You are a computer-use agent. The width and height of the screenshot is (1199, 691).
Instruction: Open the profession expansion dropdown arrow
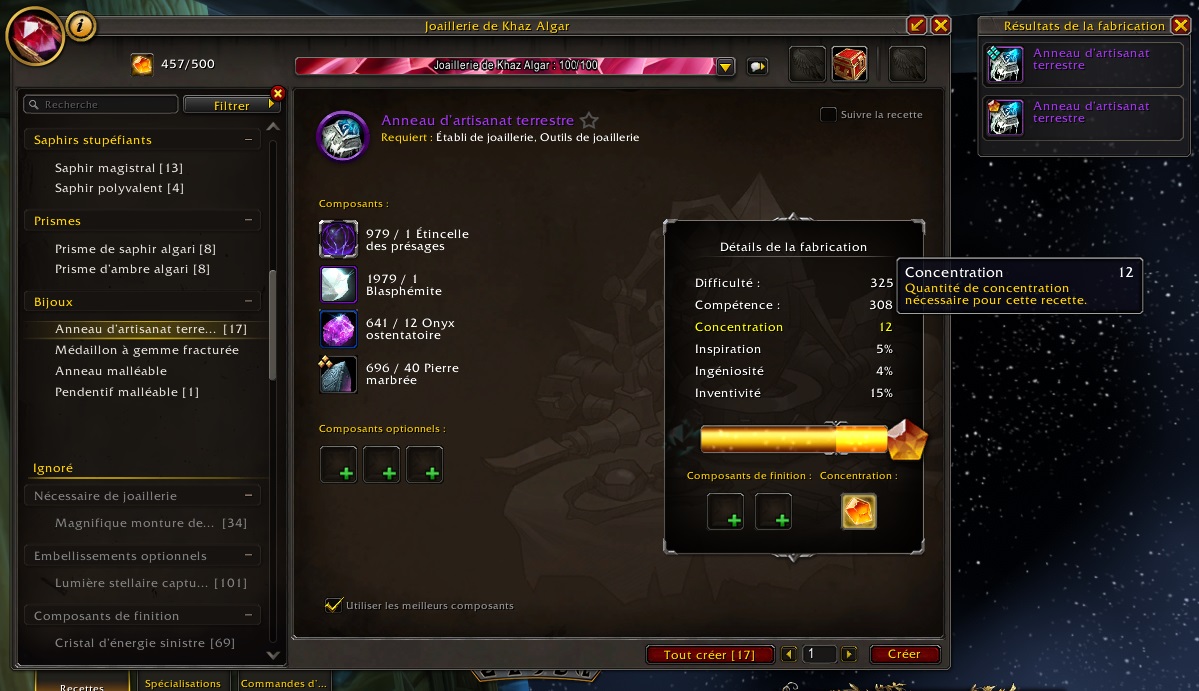click(x=726, y=66)
